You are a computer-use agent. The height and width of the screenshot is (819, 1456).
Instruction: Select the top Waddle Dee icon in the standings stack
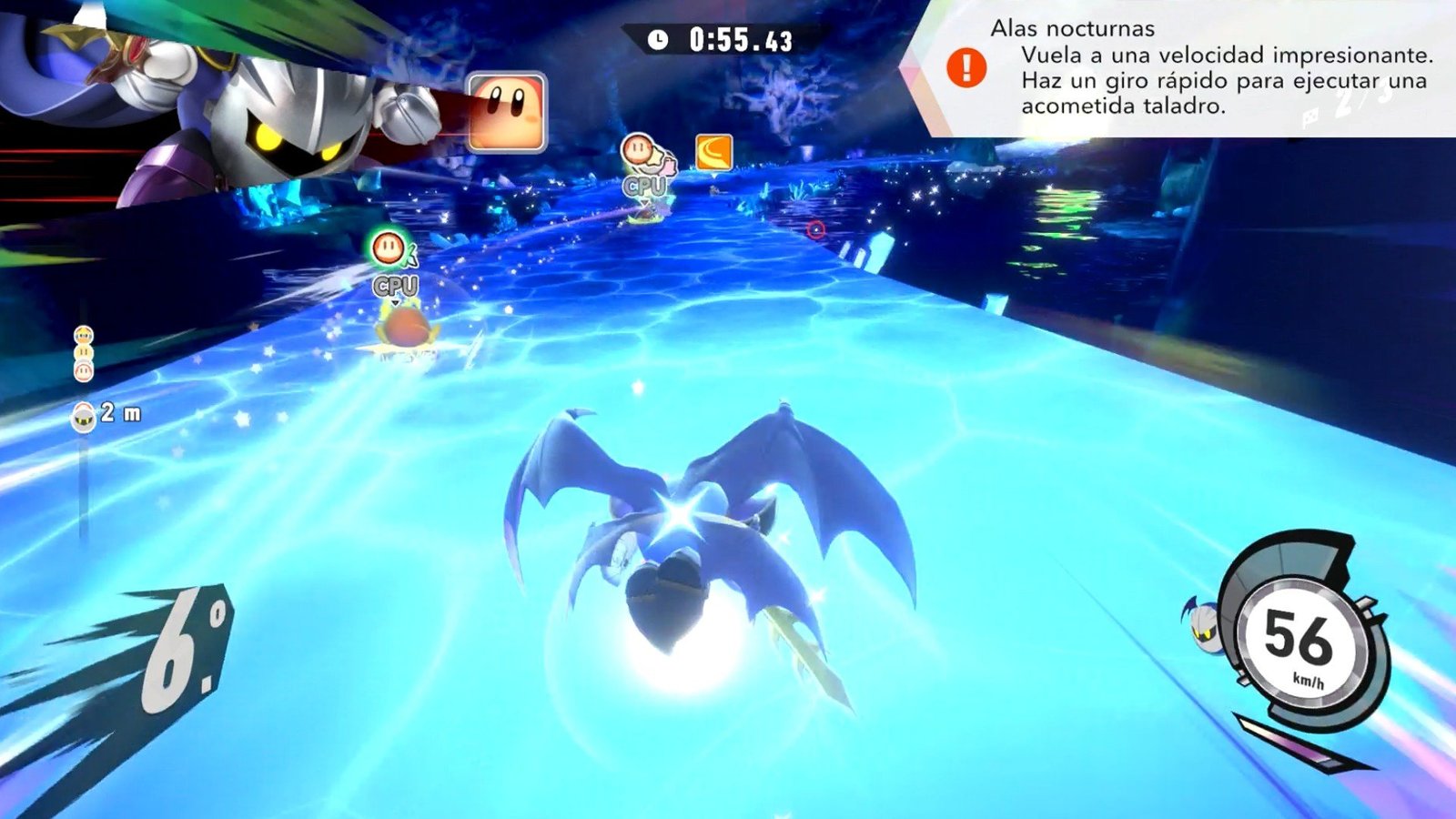(x=84, y=335)
